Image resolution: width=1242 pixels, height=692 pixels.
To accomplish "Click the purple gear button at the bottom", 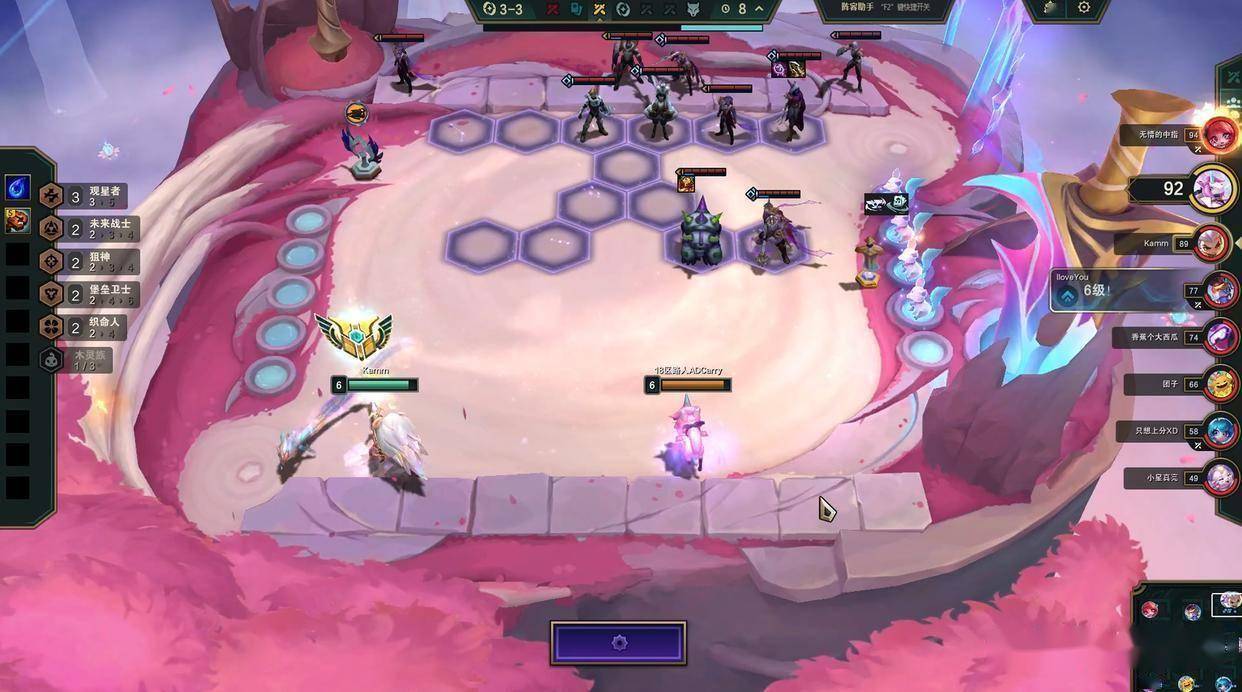I will pos(618,643).
